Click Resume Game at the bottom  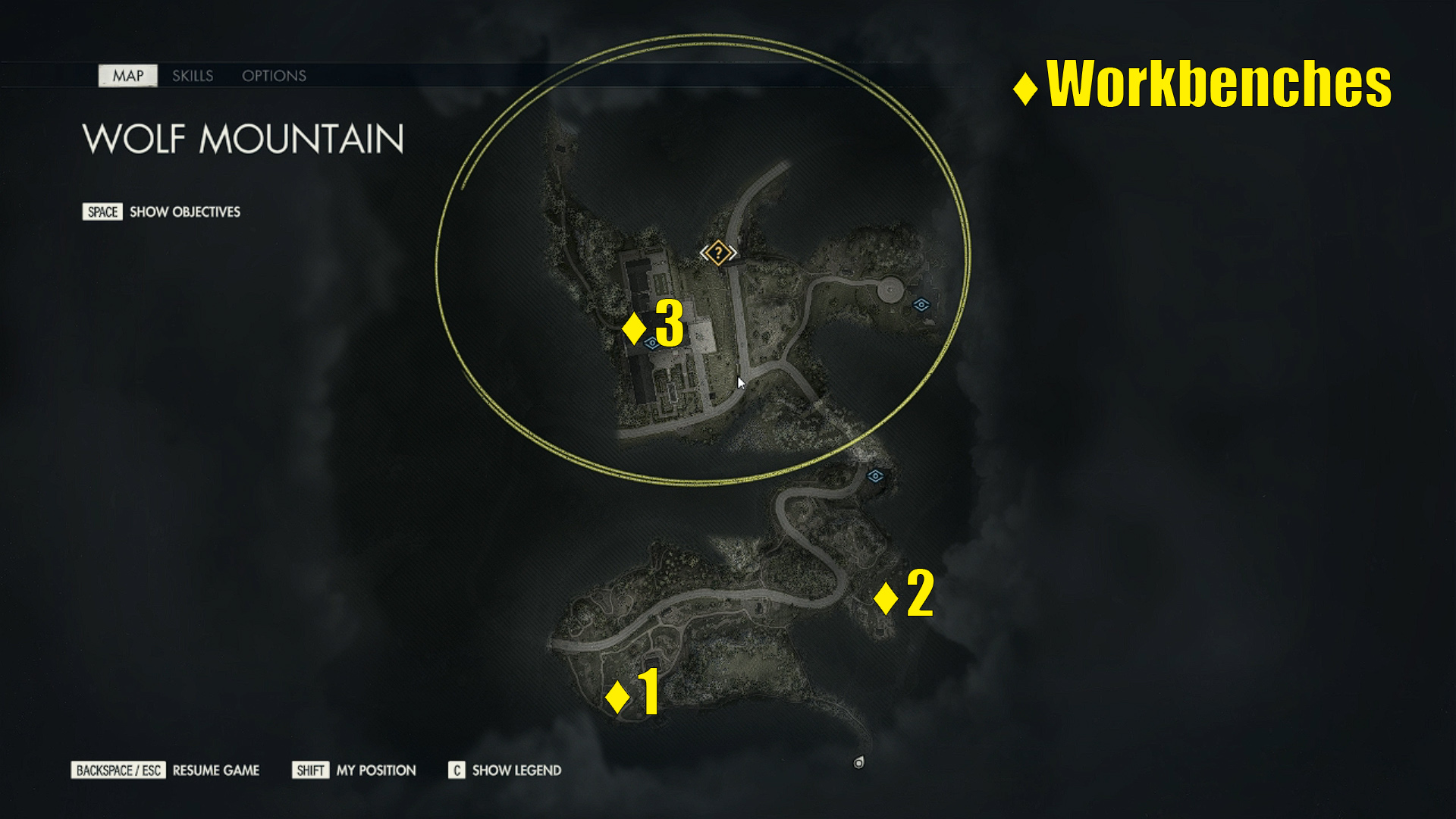215,770
